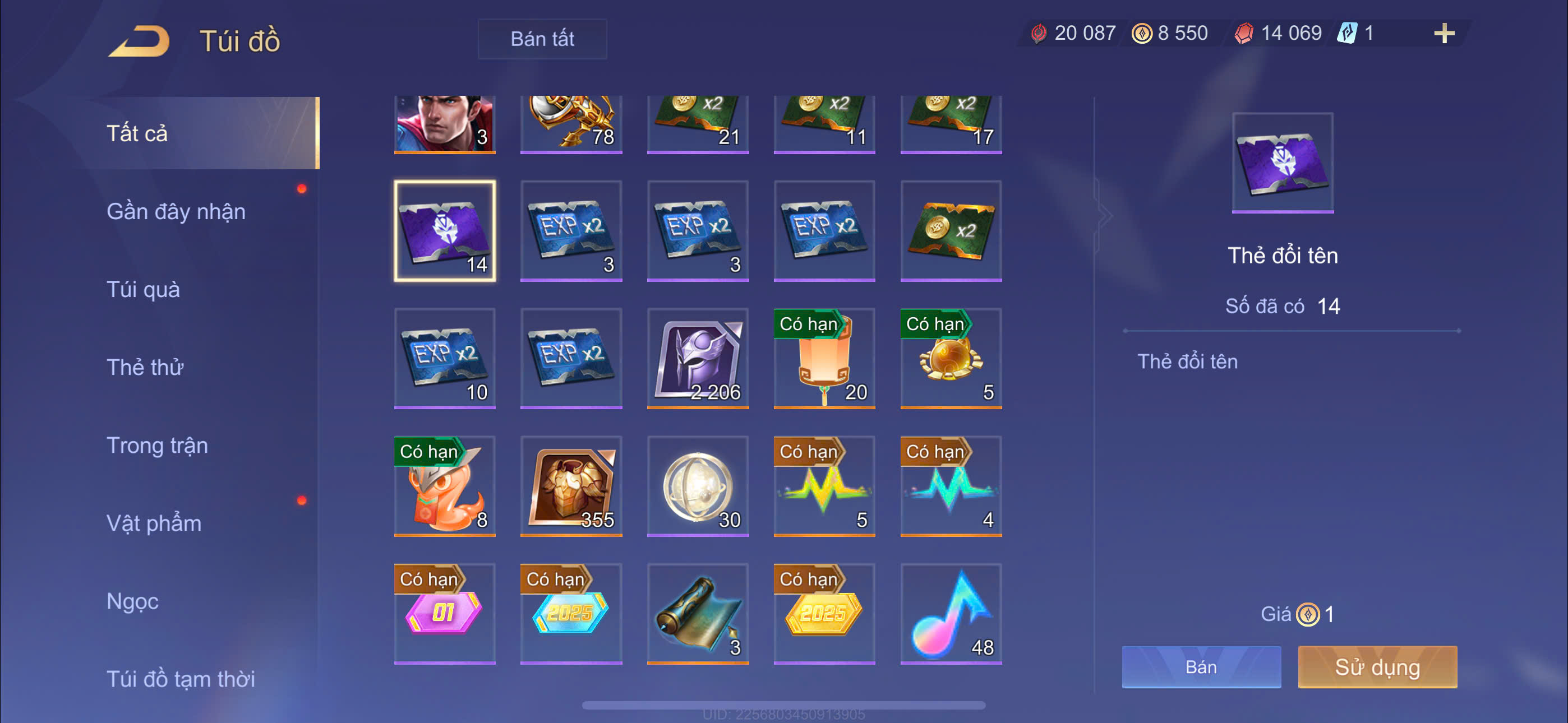
Task: View the Túi đồ tạm thời tab
Action: [180, 679]
